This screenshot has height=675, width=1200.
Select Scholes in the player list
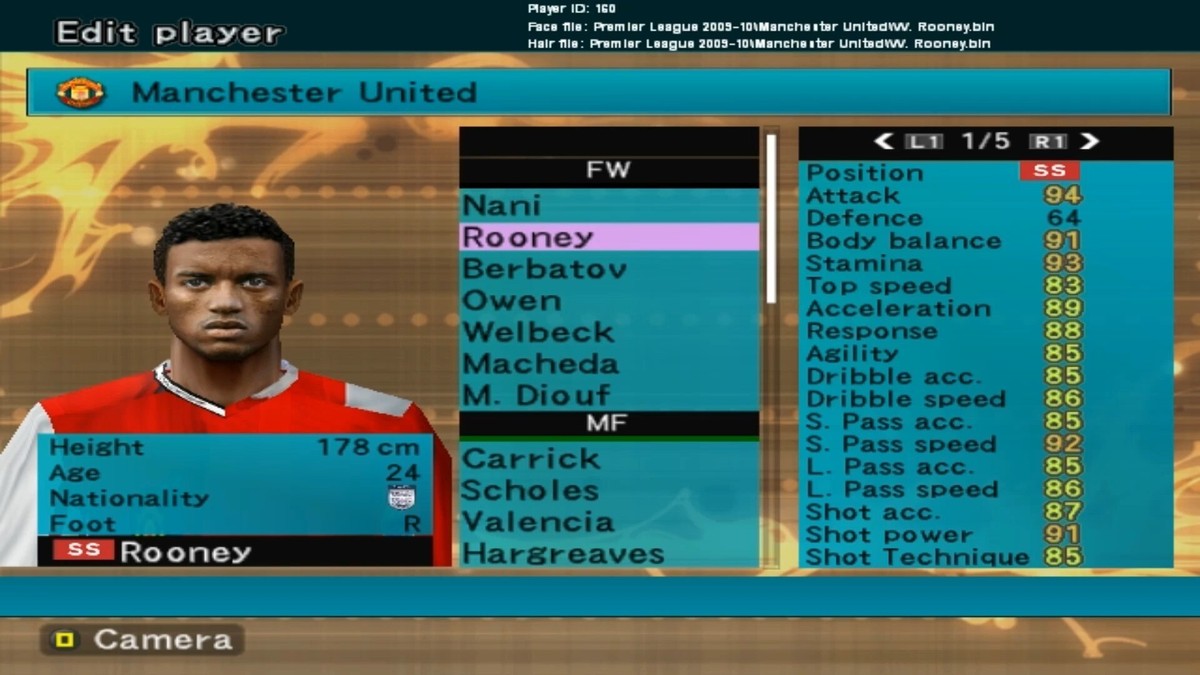[531, 491]
